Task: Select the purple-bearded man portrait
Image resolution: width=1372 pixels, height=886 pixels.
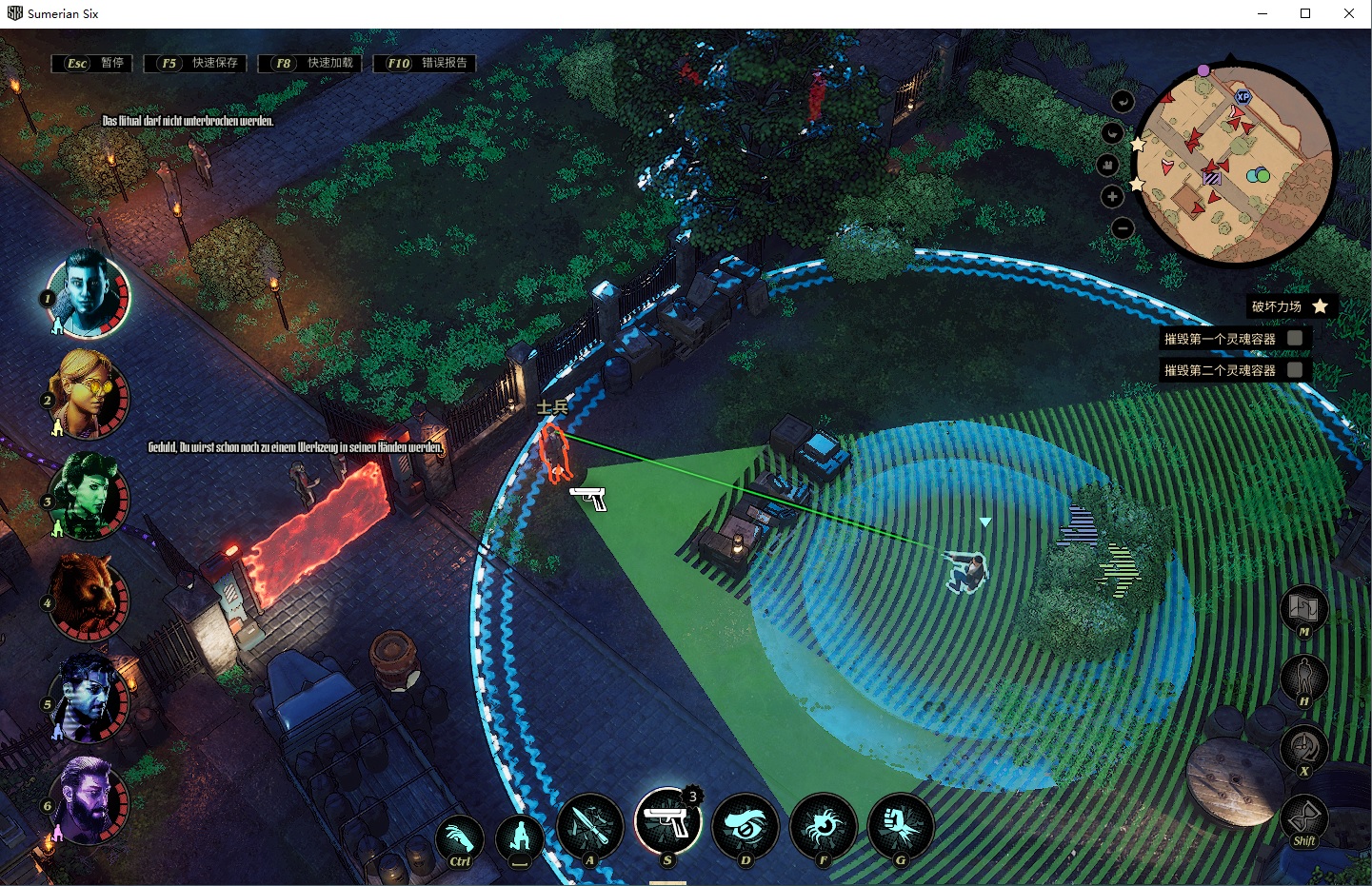Action: coord(89,801)
